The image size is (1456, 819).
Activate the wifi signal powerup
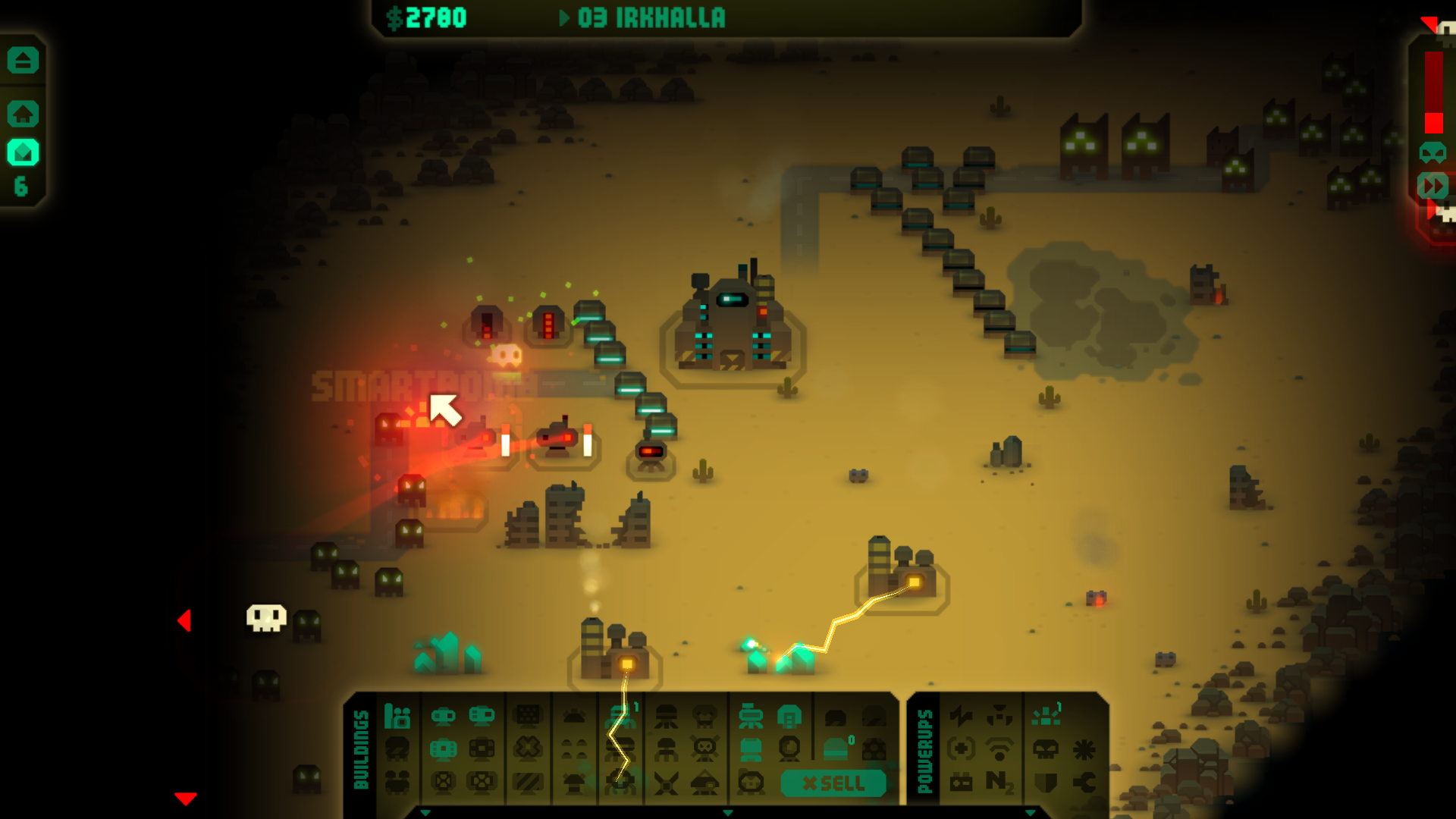tap(1000, 749)
